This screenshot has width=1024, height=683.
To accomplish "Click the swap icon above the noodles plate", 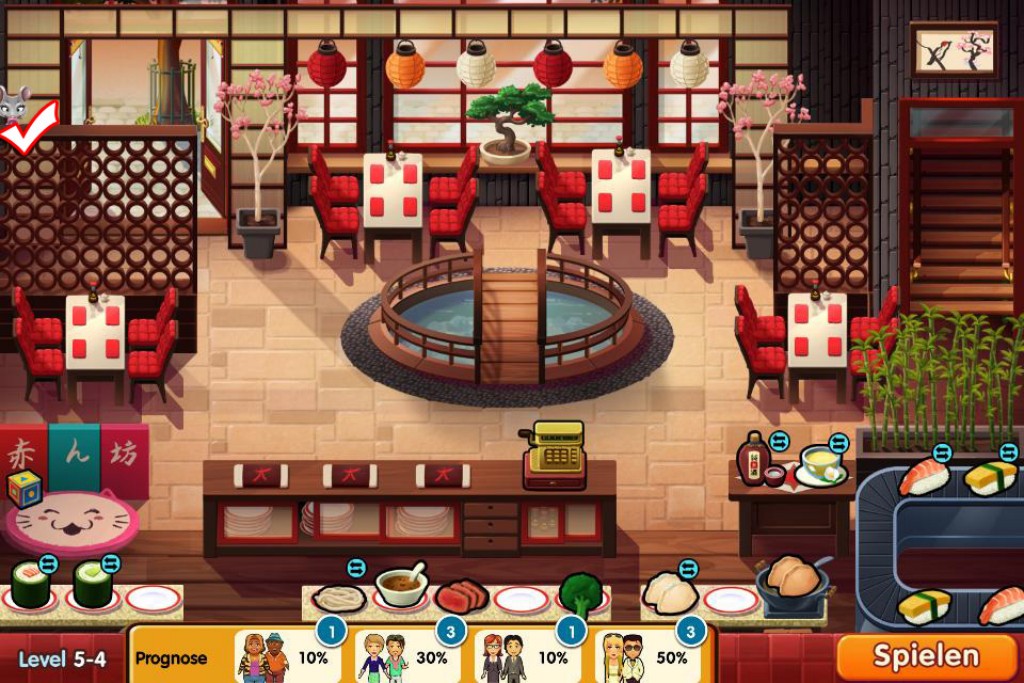I will [x=356, y=568].
